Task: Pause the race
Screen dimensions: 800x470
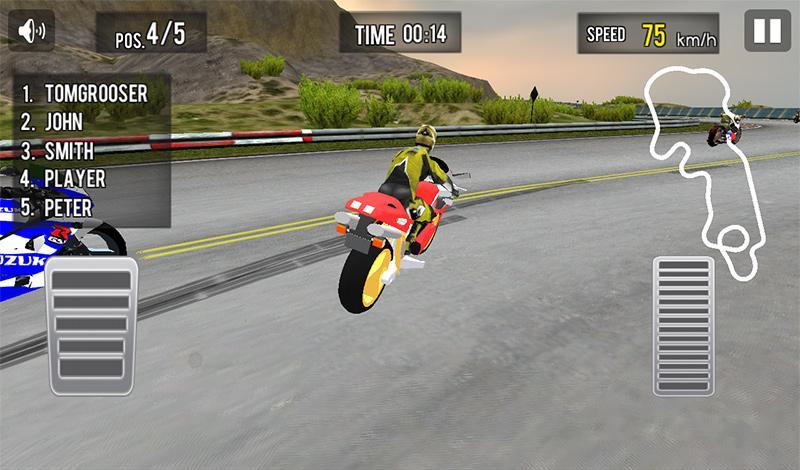Action: pos(767,31)
